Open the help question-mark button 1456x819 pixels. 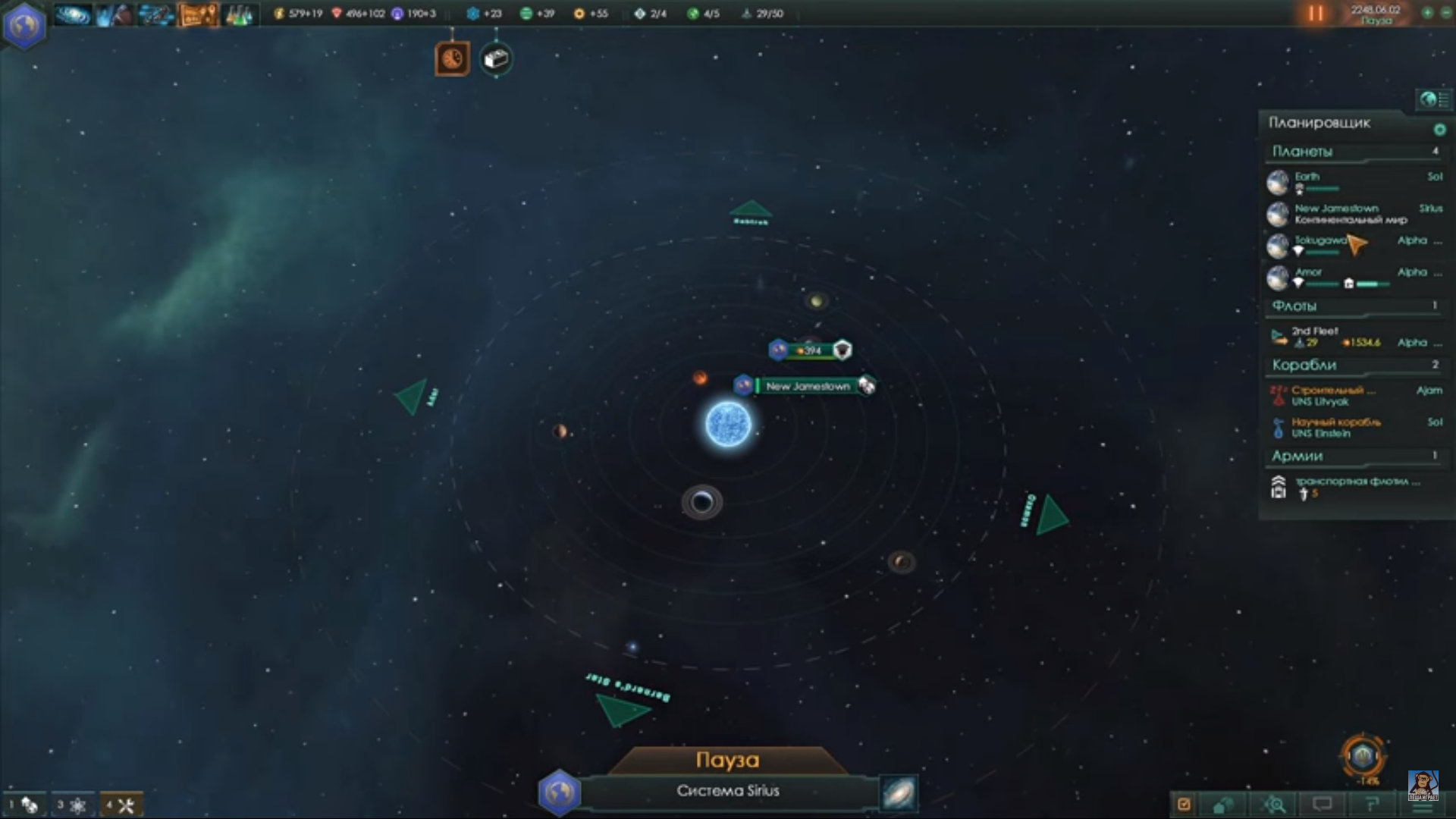[x=1371, y=804]
